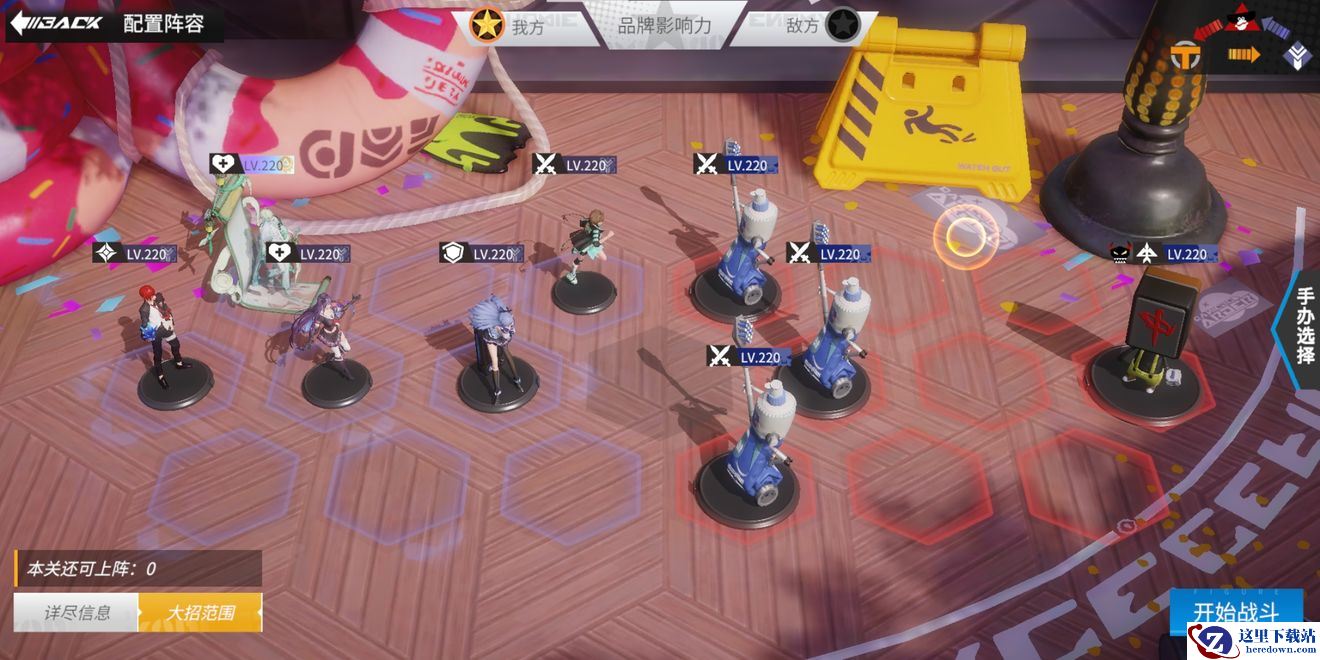Image resolution: width=1320 pixels, height=660 pixels.
Task: Visit the 这里下载站 watermark link
Action: click(1252, 641)
